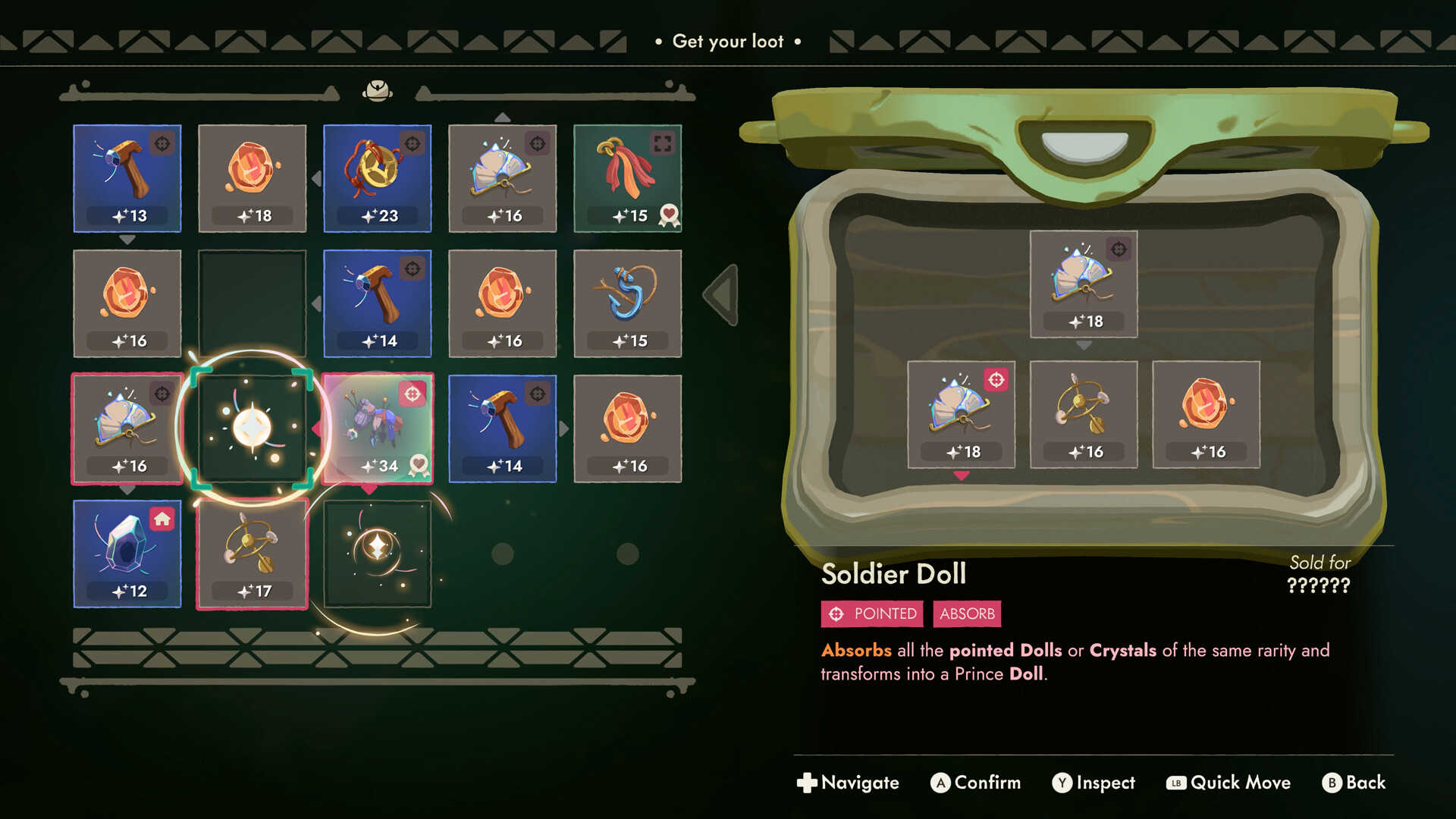This screenshot has width=1456, height=819.
Task: Select the butterfly item worth 34
Action: coord(377,428)
